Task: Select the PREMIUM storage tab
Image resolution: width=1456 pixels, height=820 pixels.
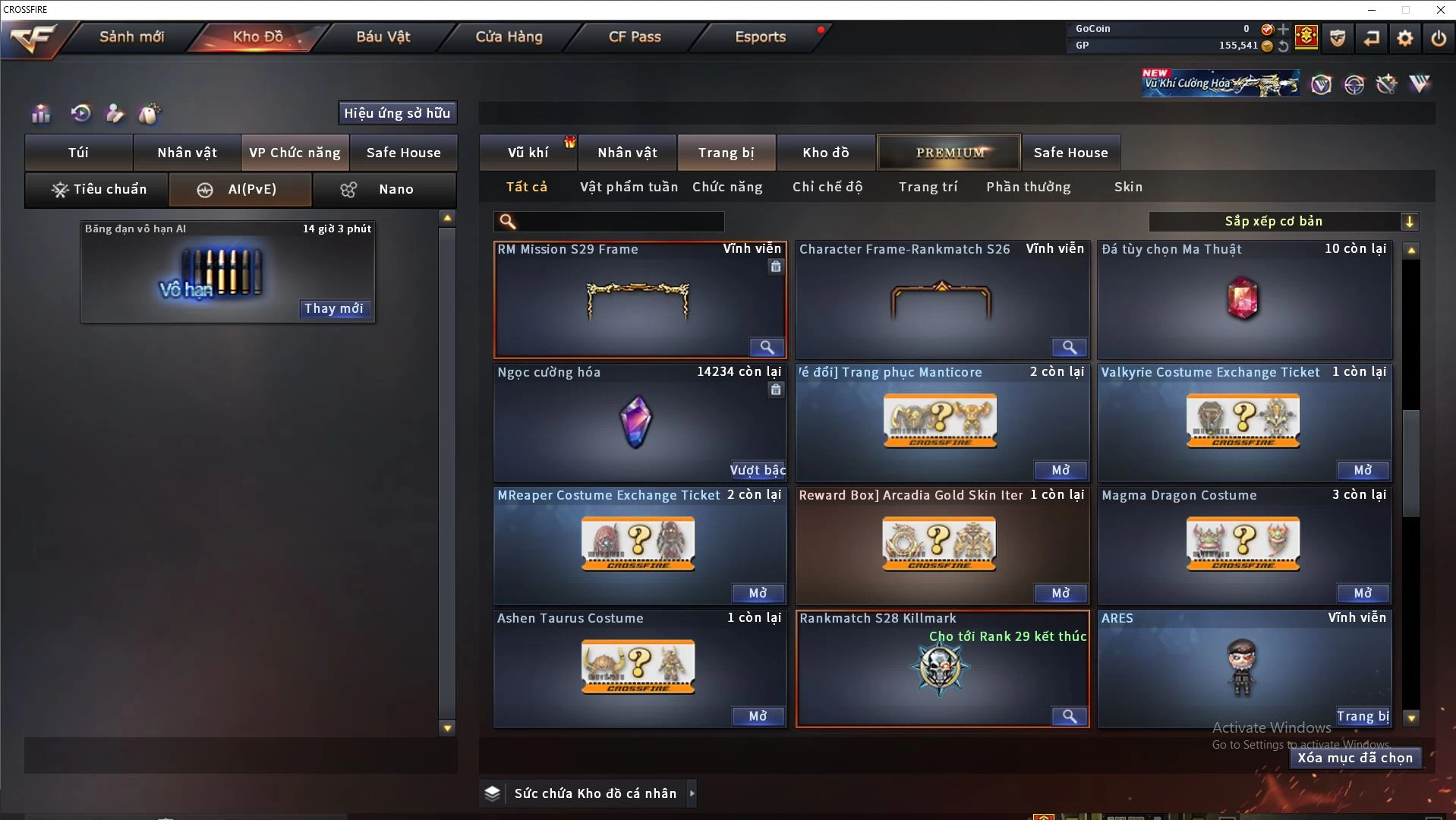Action: point(949,153)
